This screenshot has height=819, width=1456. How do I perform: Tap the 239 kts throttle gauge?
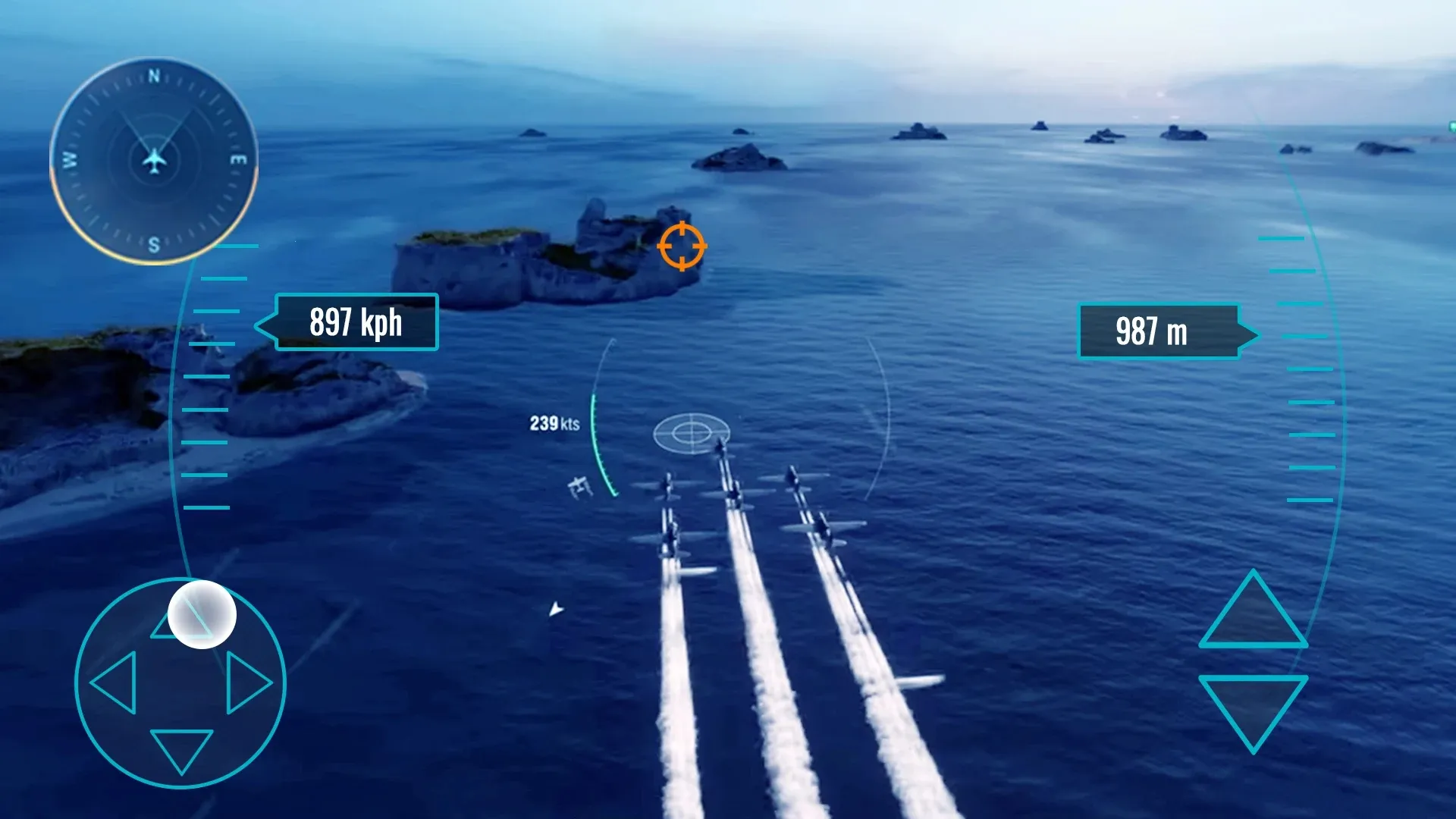(x=554, y=425)
